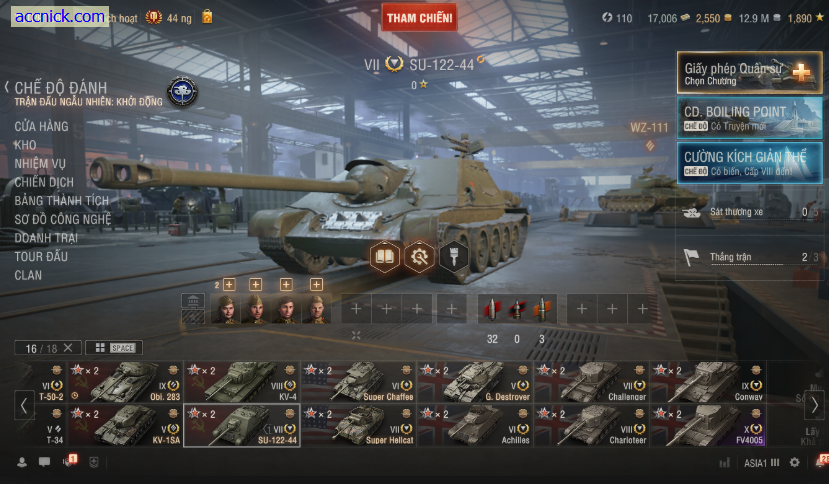829x484 pixels.
Task: Open the CỬA HÀNG store menu
Action: [41, 127]
